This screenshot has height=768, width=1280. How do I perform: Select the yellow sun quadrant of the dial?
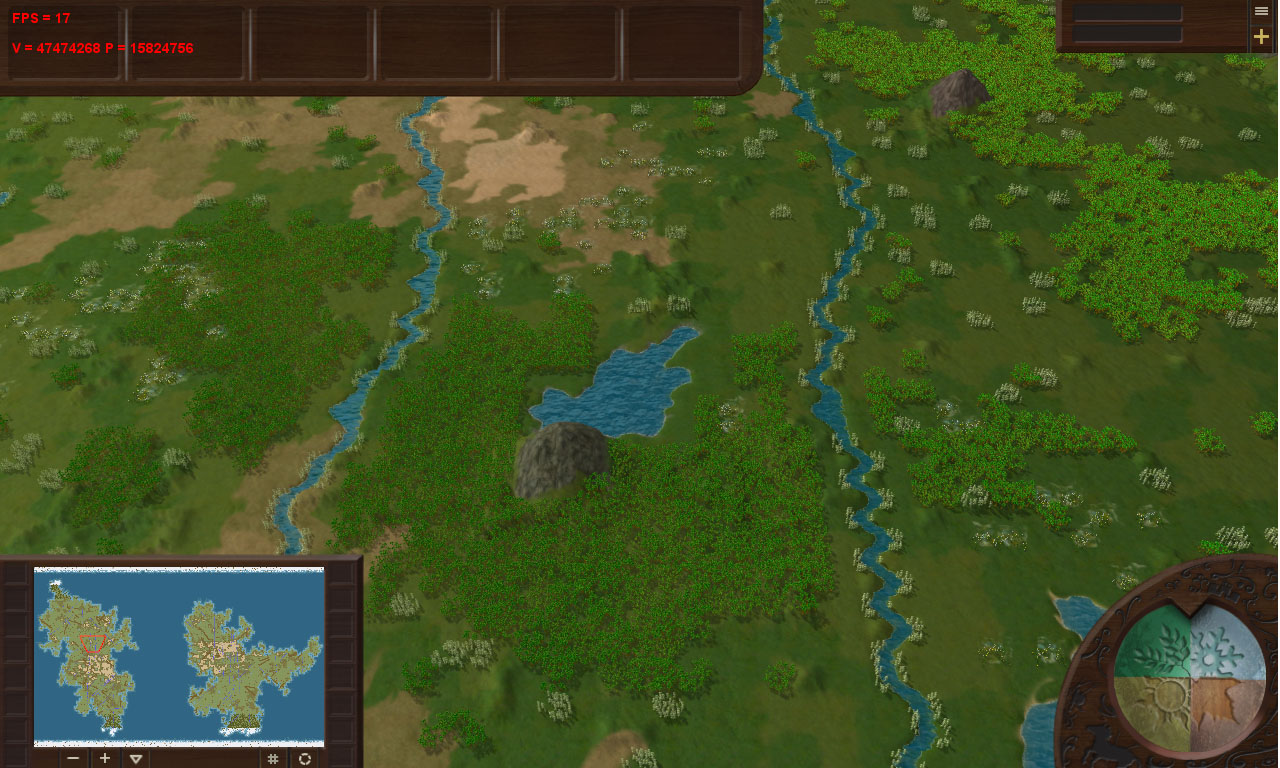[x=1152, y=712]
